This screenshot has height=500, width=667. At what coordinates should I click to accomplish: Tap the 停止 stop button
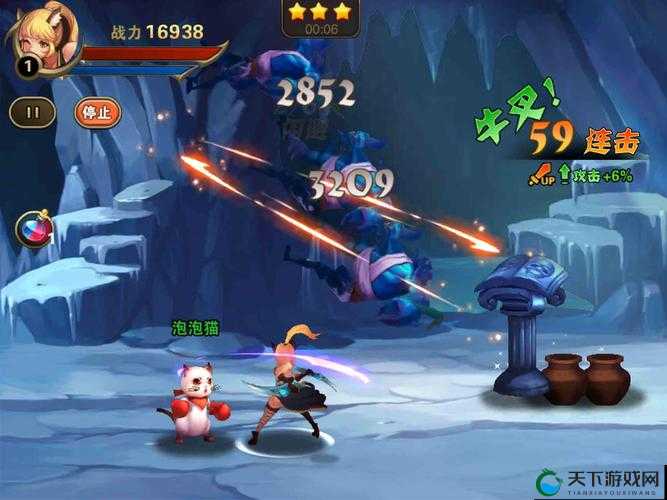97,111
